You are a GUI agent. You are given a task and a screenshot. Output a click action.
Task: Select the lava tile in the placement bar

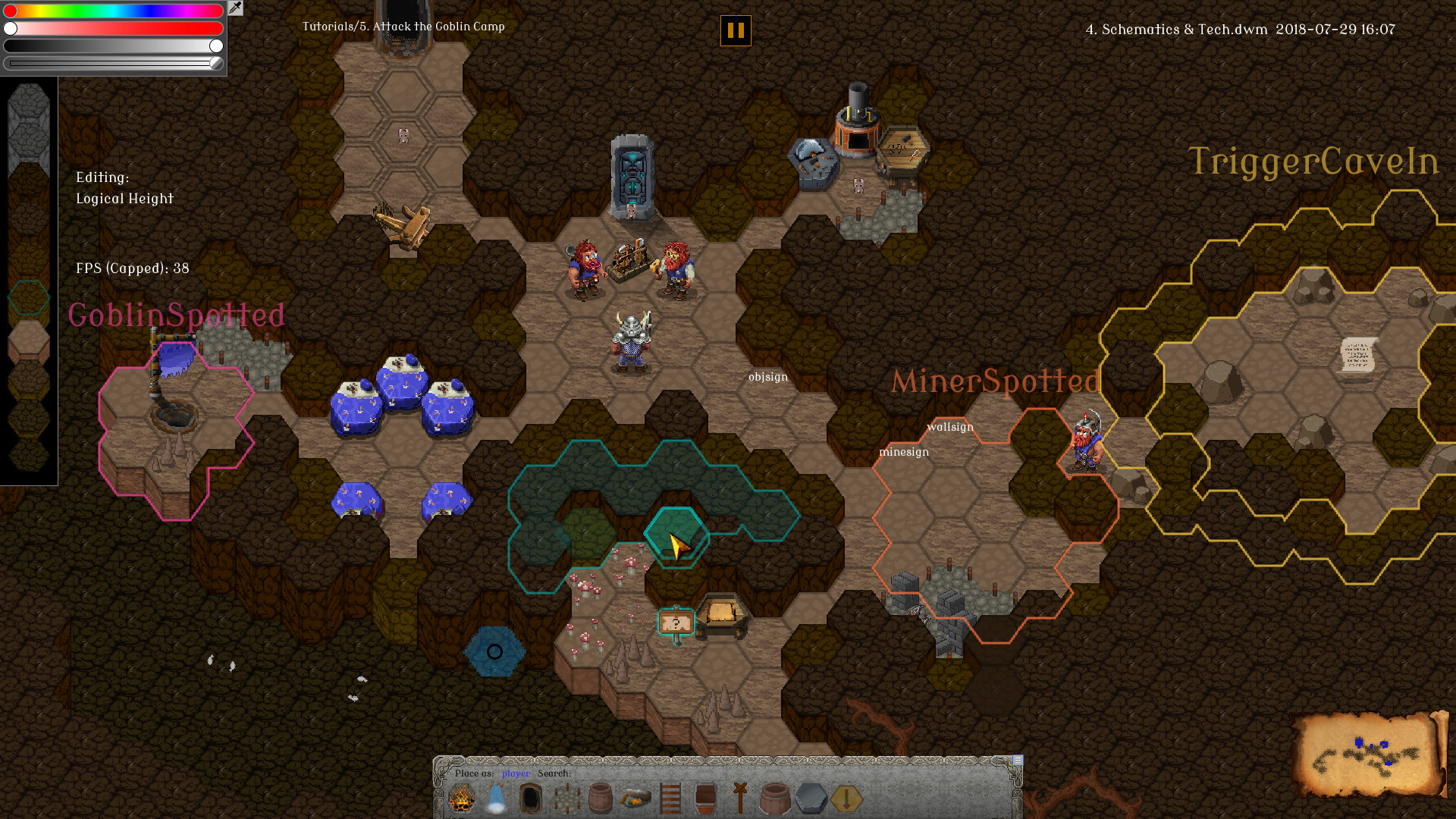pos(463,798)
